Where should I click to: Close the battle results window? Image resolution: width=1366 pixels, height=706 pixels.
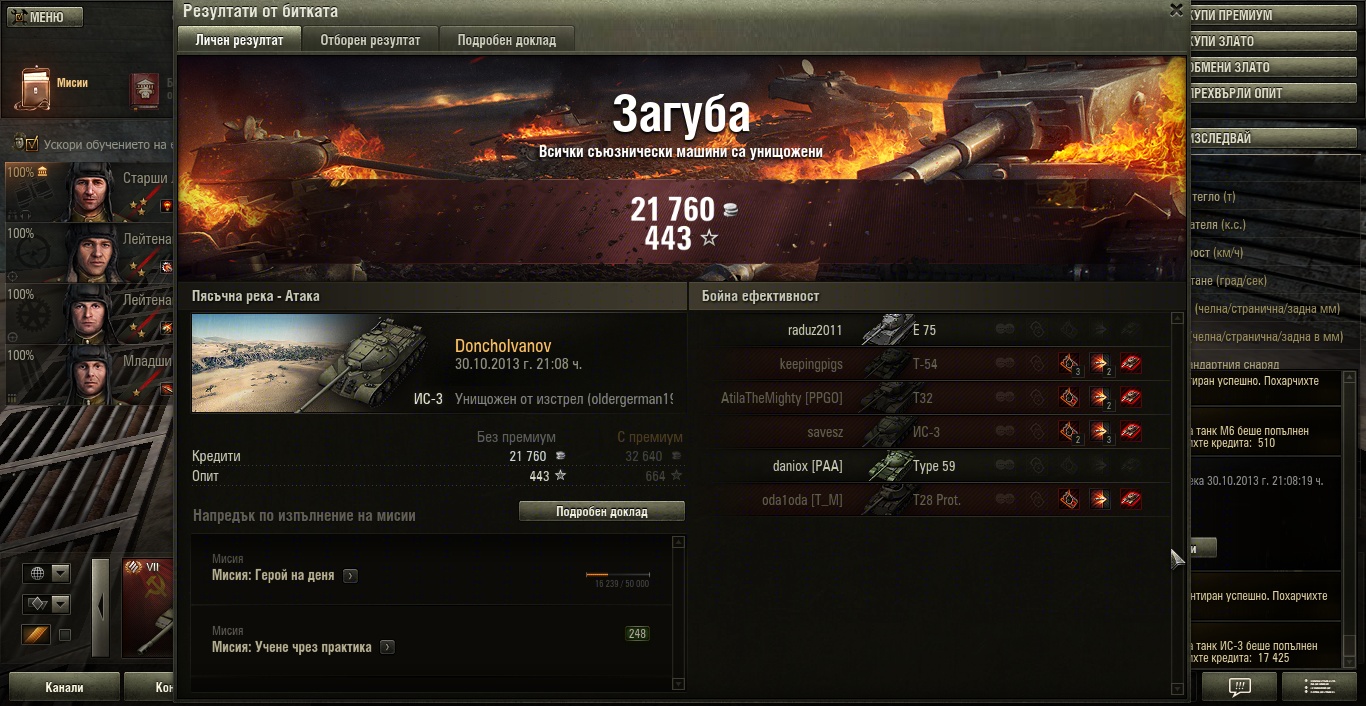click(x=1176, y=9)
